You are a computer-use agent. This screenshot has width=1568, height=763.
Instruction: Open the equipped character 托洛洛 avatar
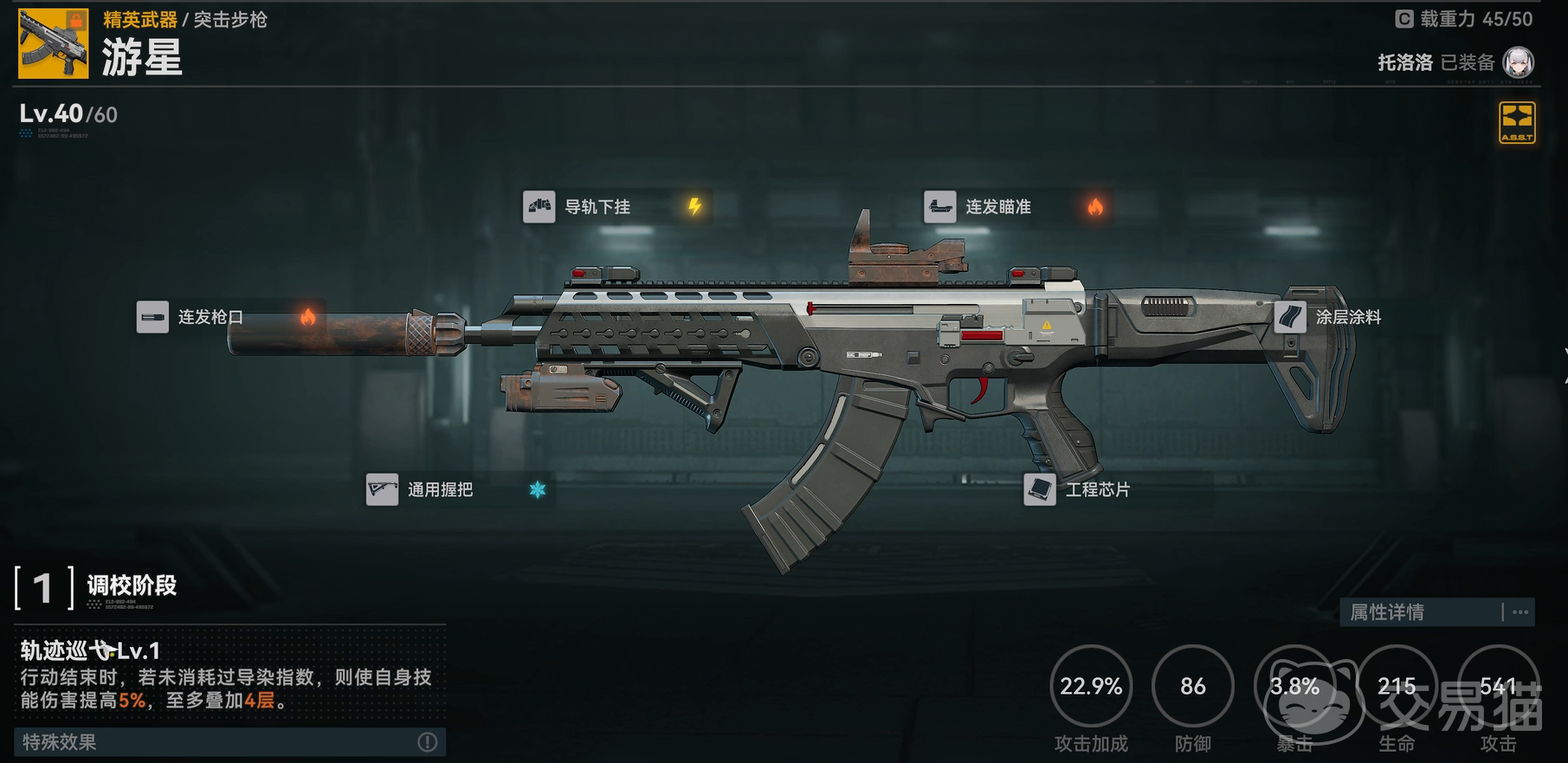[x=1518, y=62]
